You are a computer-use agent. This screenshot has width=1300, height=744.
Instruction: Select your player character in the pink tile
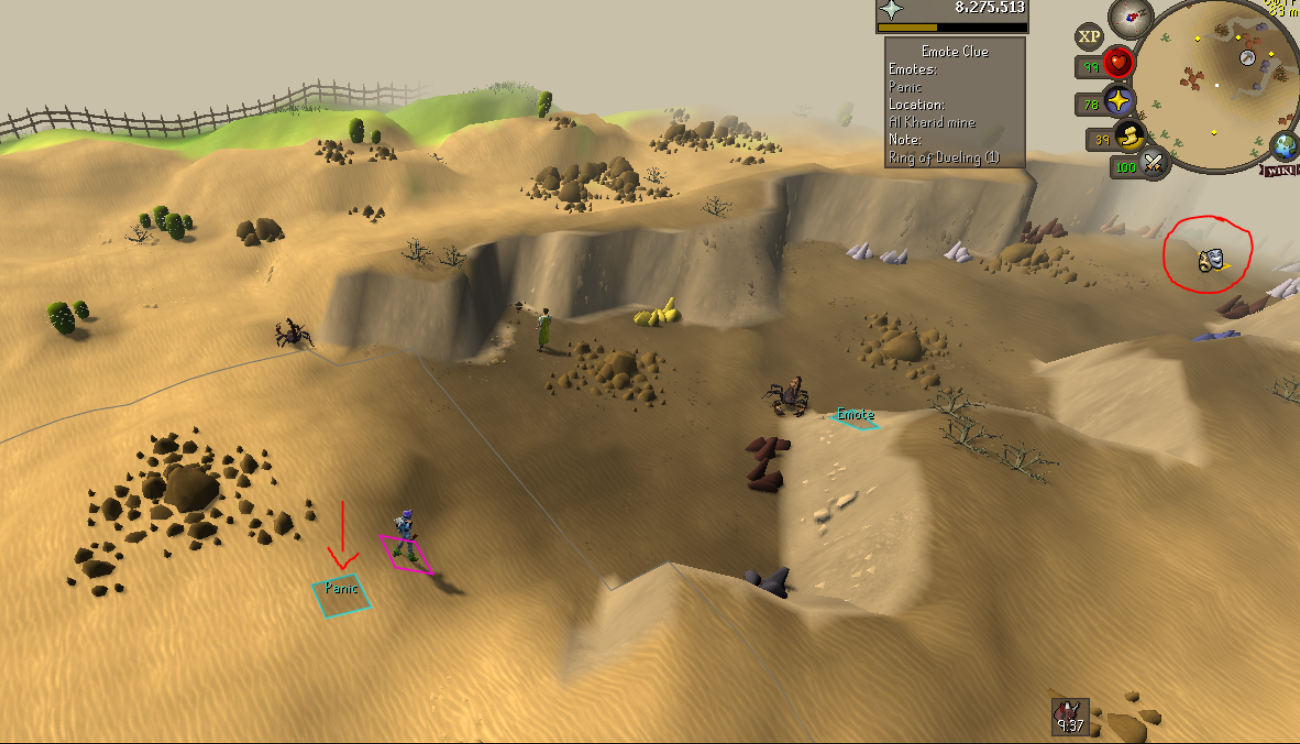[x=406, y=530]
